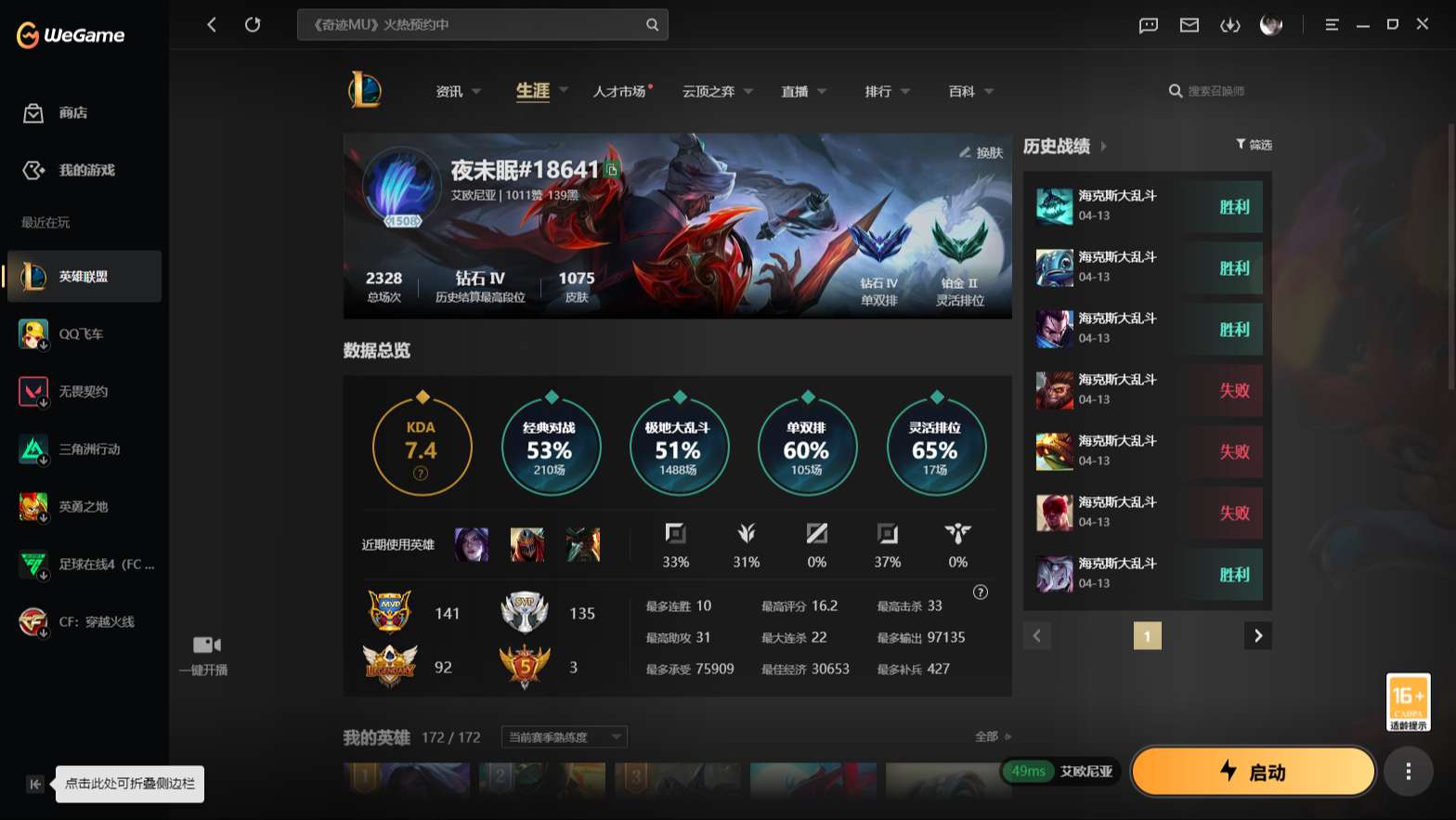
Task: Click the 换肤 skin change button
Action: (981, 151)
